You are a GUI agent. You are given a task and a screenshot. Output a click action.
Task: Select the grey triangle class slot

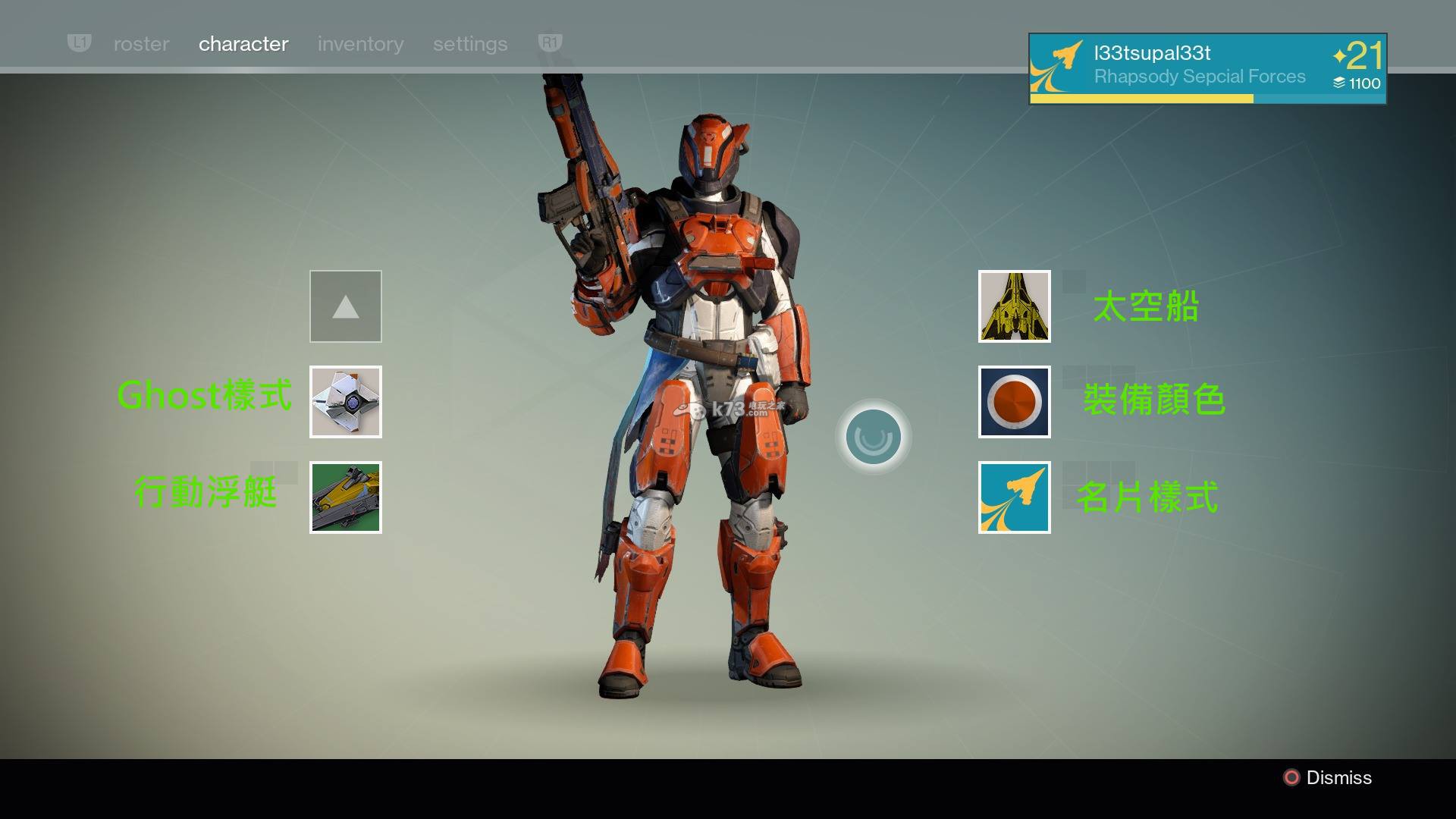click(346, 306)
